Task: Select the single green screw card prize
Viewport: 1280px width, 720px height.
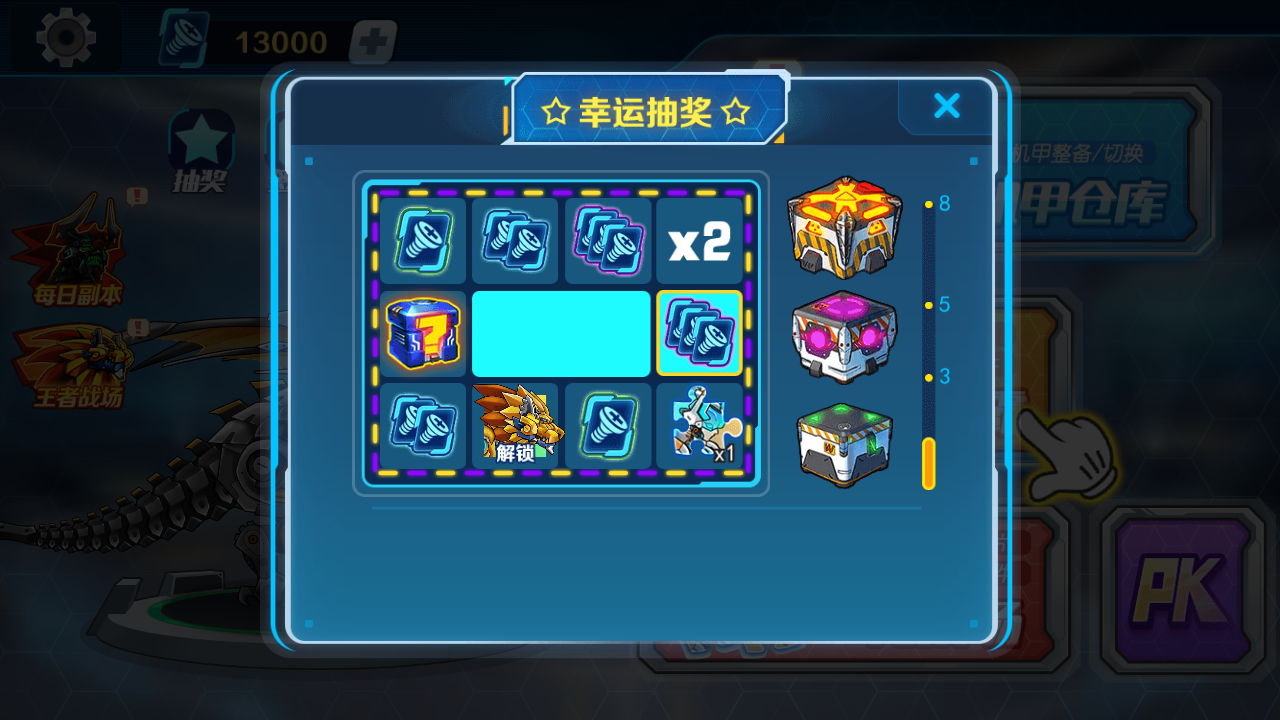Action: point(607,426)
